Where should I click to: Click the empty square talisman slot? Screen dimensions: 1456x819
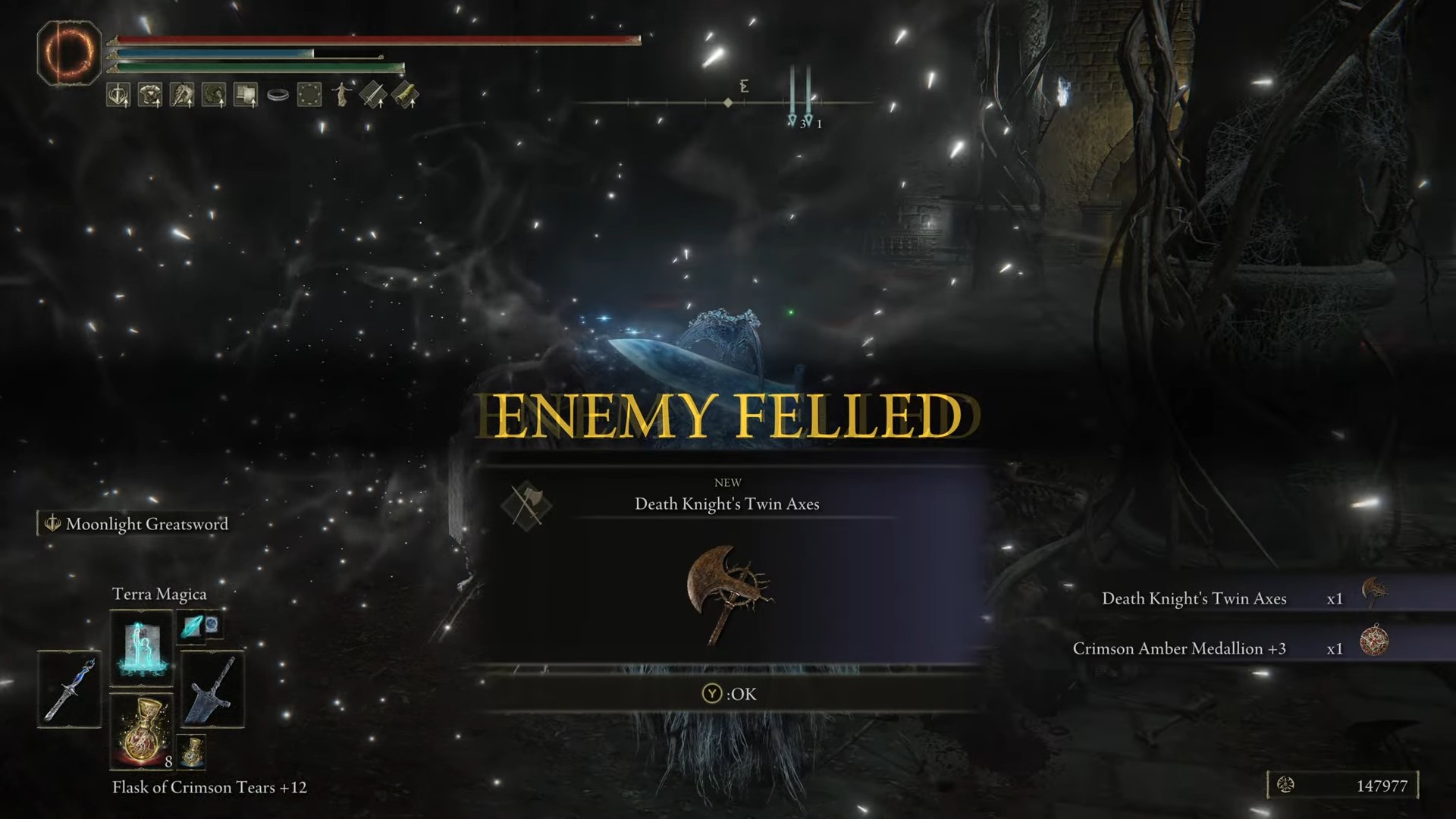(x=309, y=94)
